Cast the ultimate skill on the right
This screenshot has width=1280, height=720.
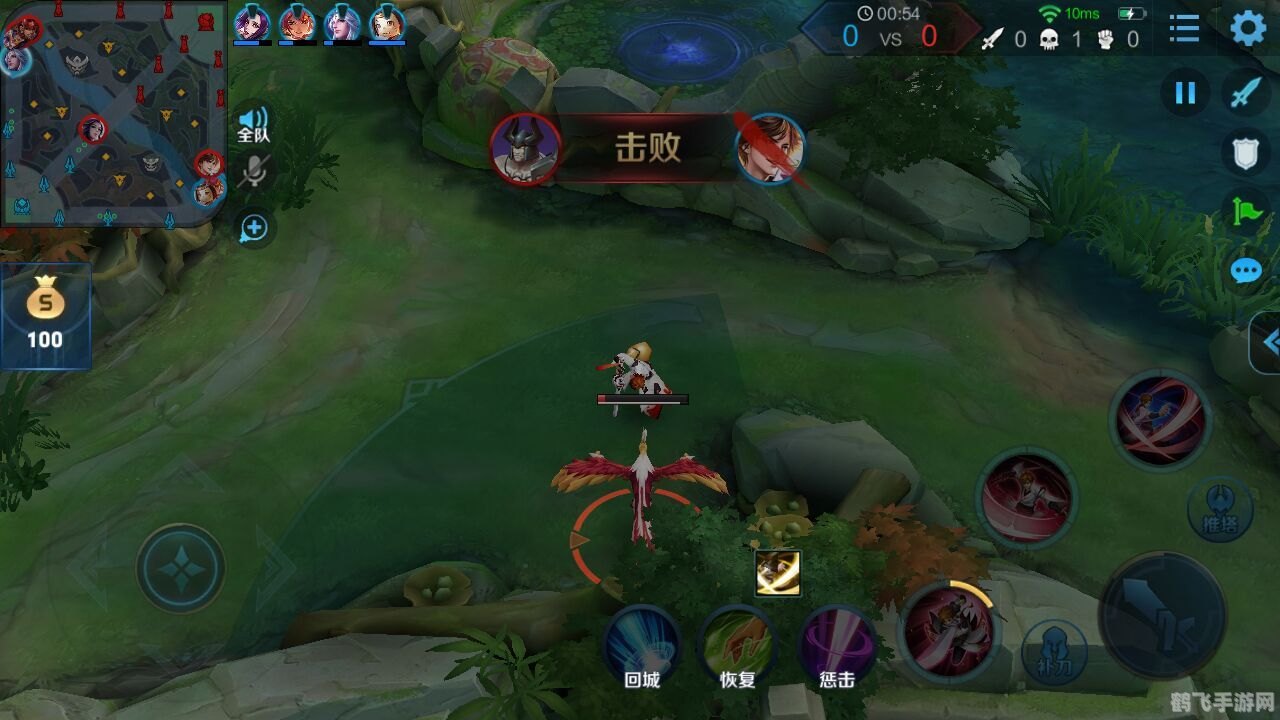coord(1160,420)
